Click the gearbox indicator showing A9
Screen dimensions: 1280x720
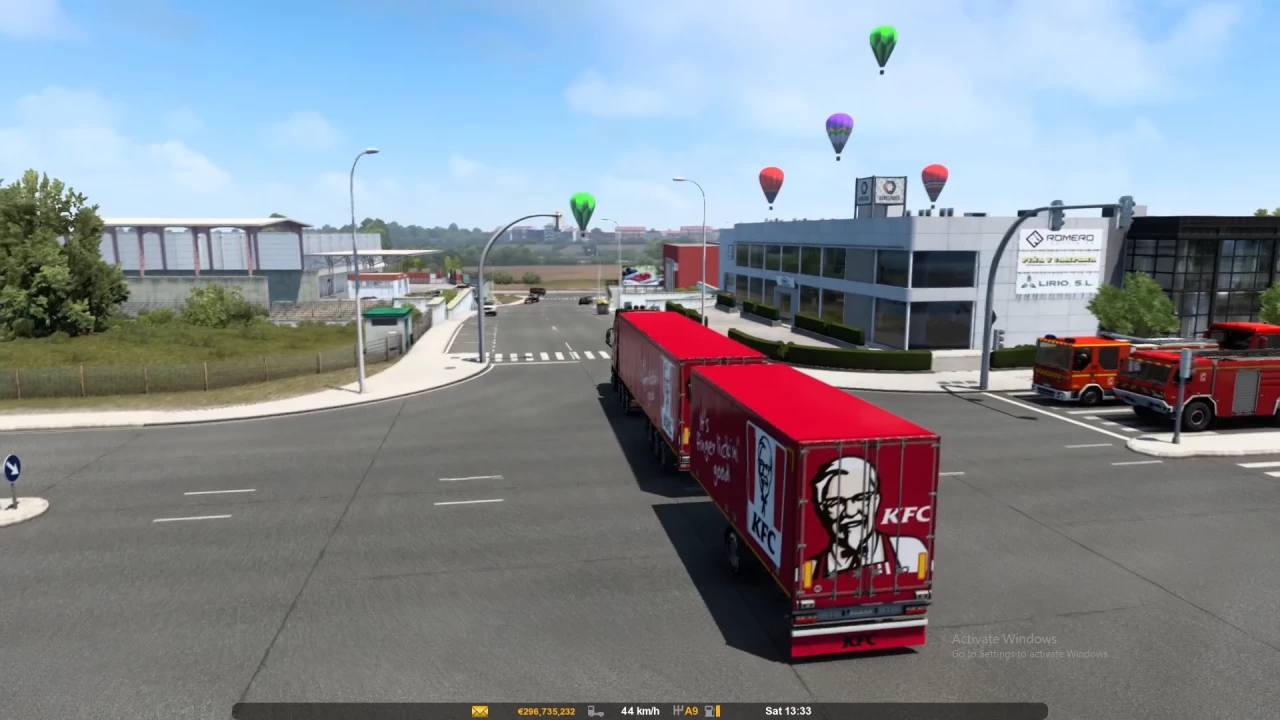tap(690, 710)
